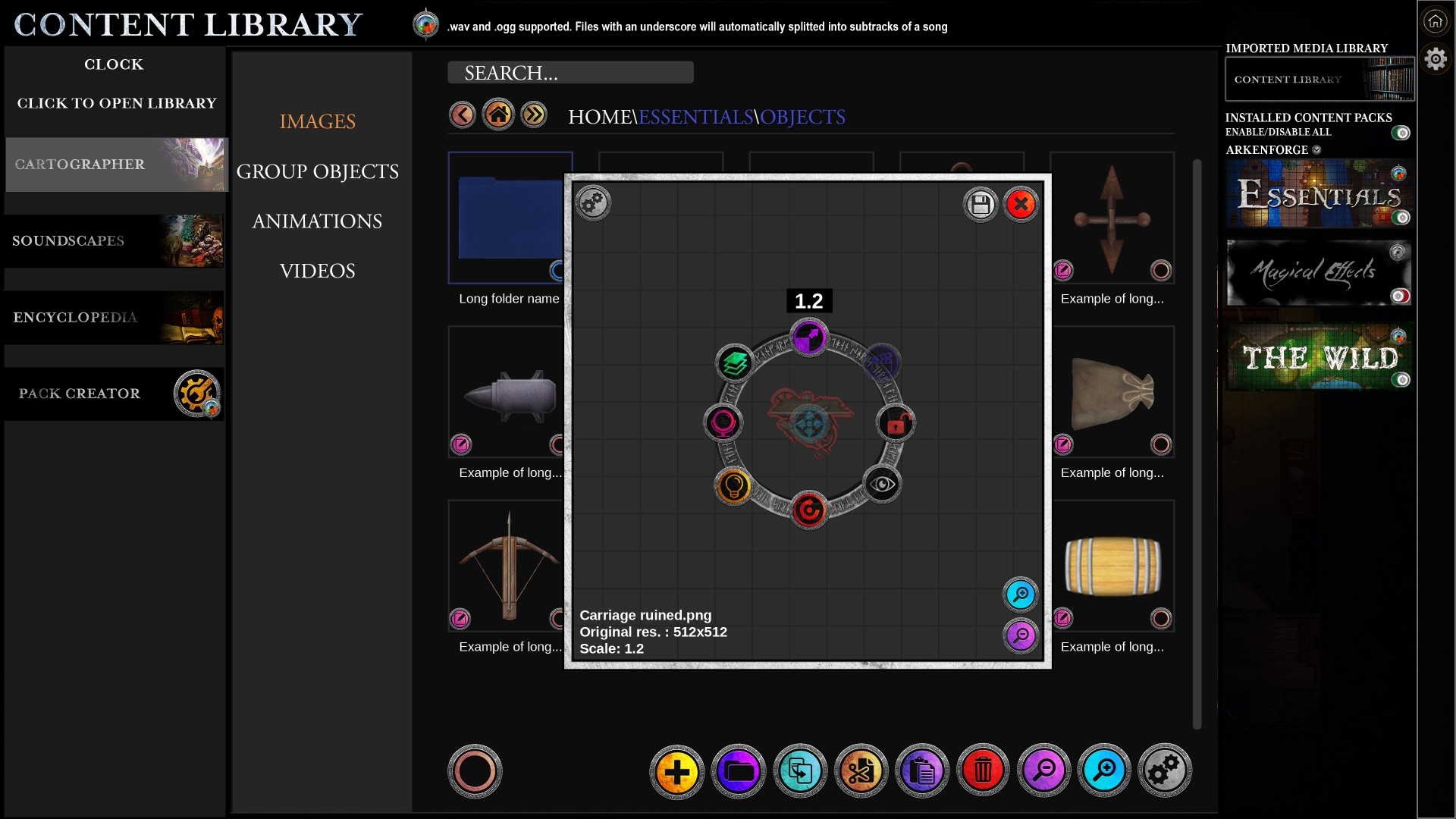Switch to the Group Objects category
The height and width of the screenshot is (819, 1456).
tap(317, 172)
